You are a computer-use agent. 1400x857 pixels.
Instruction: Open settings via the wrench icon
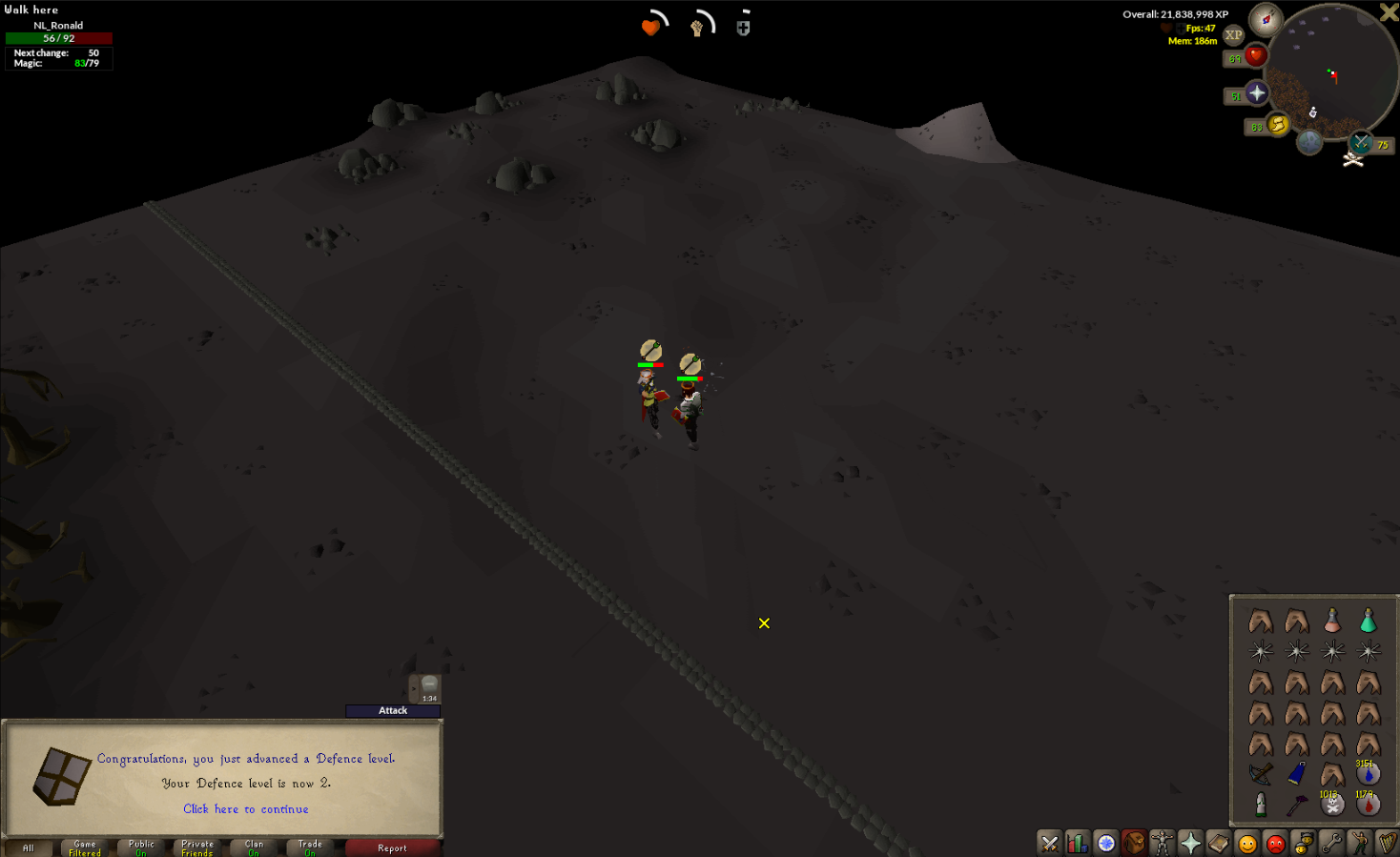point(1332,843)
